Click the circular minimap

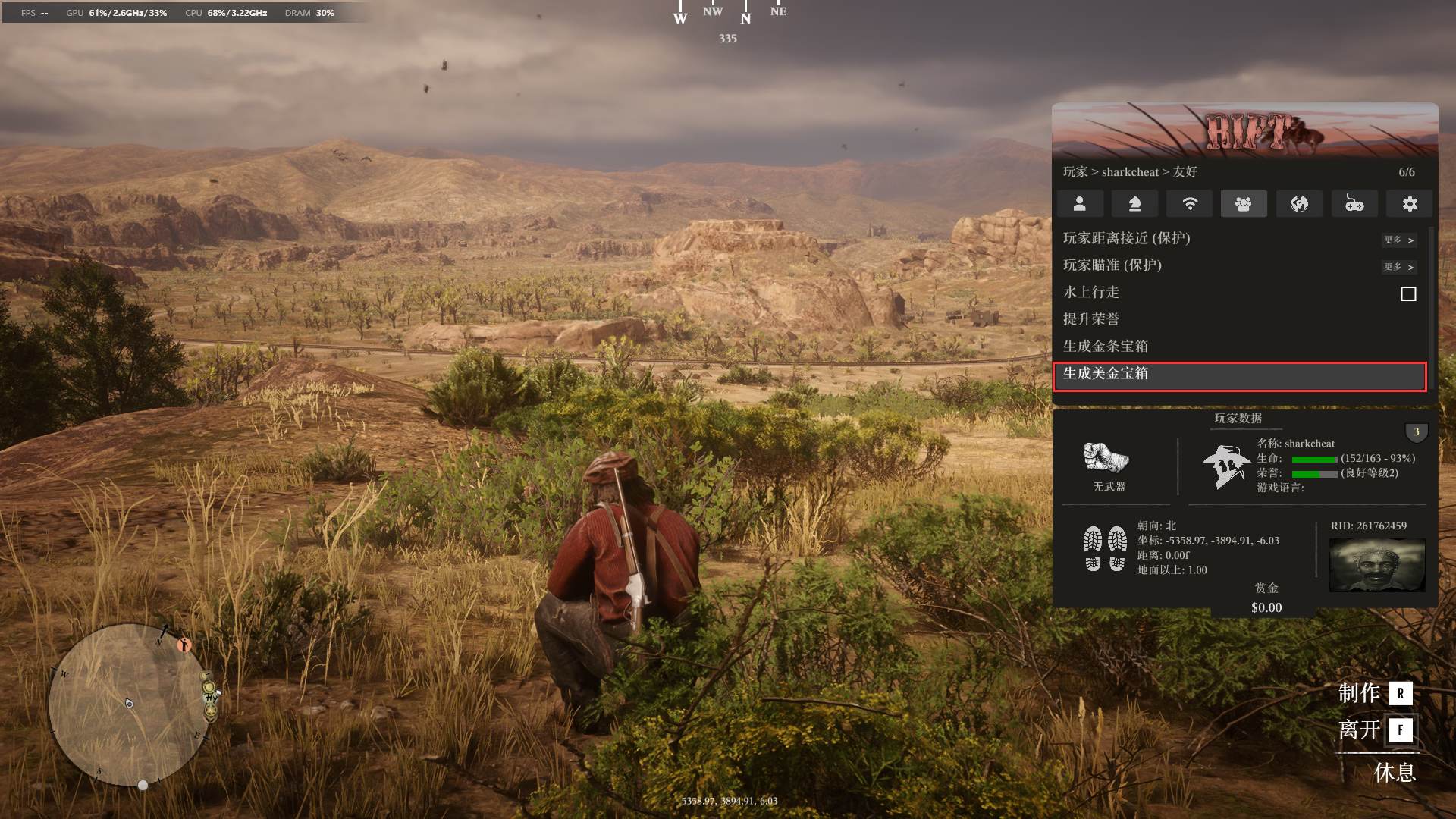127,704
